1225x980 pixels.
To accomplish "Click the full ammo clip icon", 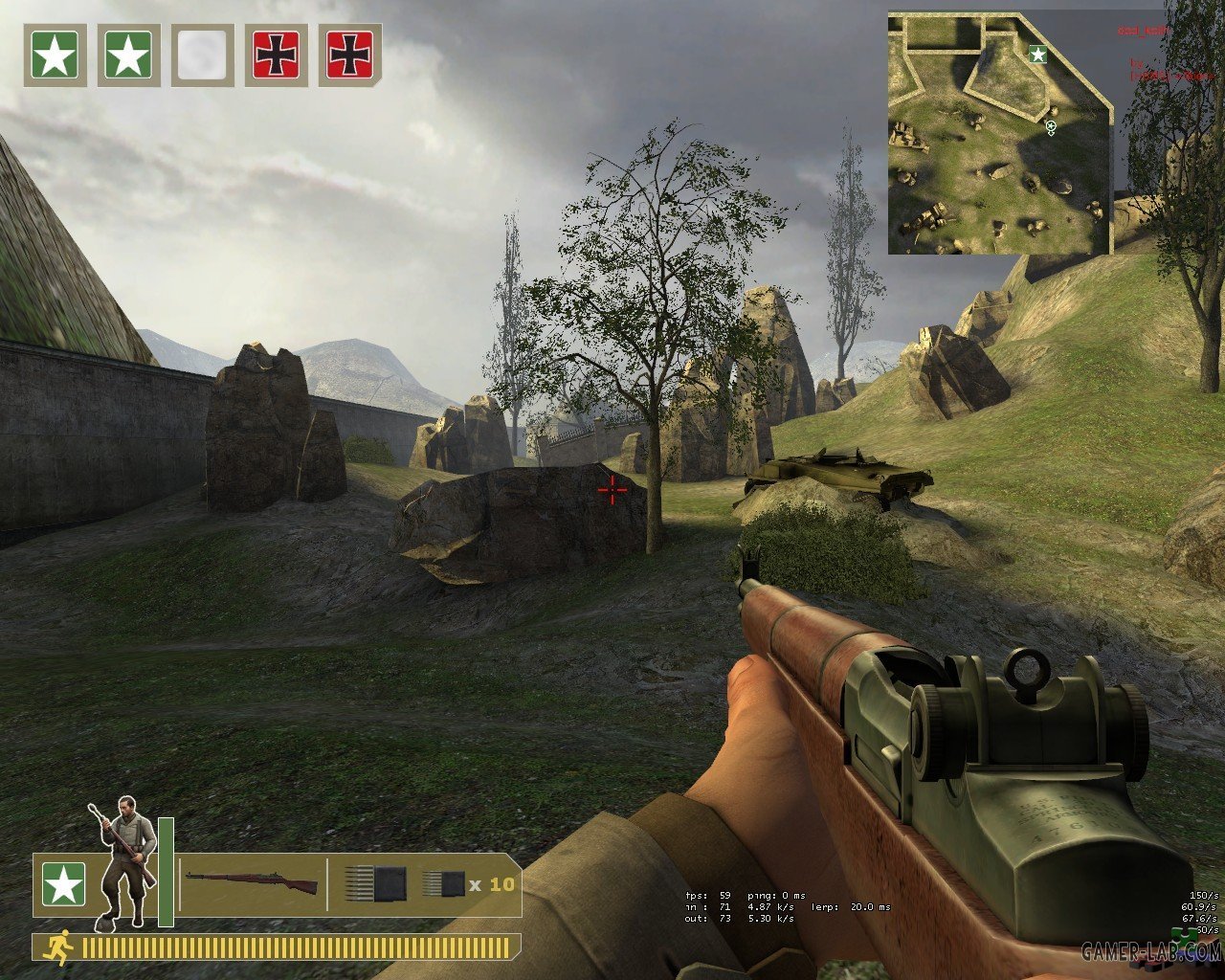I will tap(375, 882).
